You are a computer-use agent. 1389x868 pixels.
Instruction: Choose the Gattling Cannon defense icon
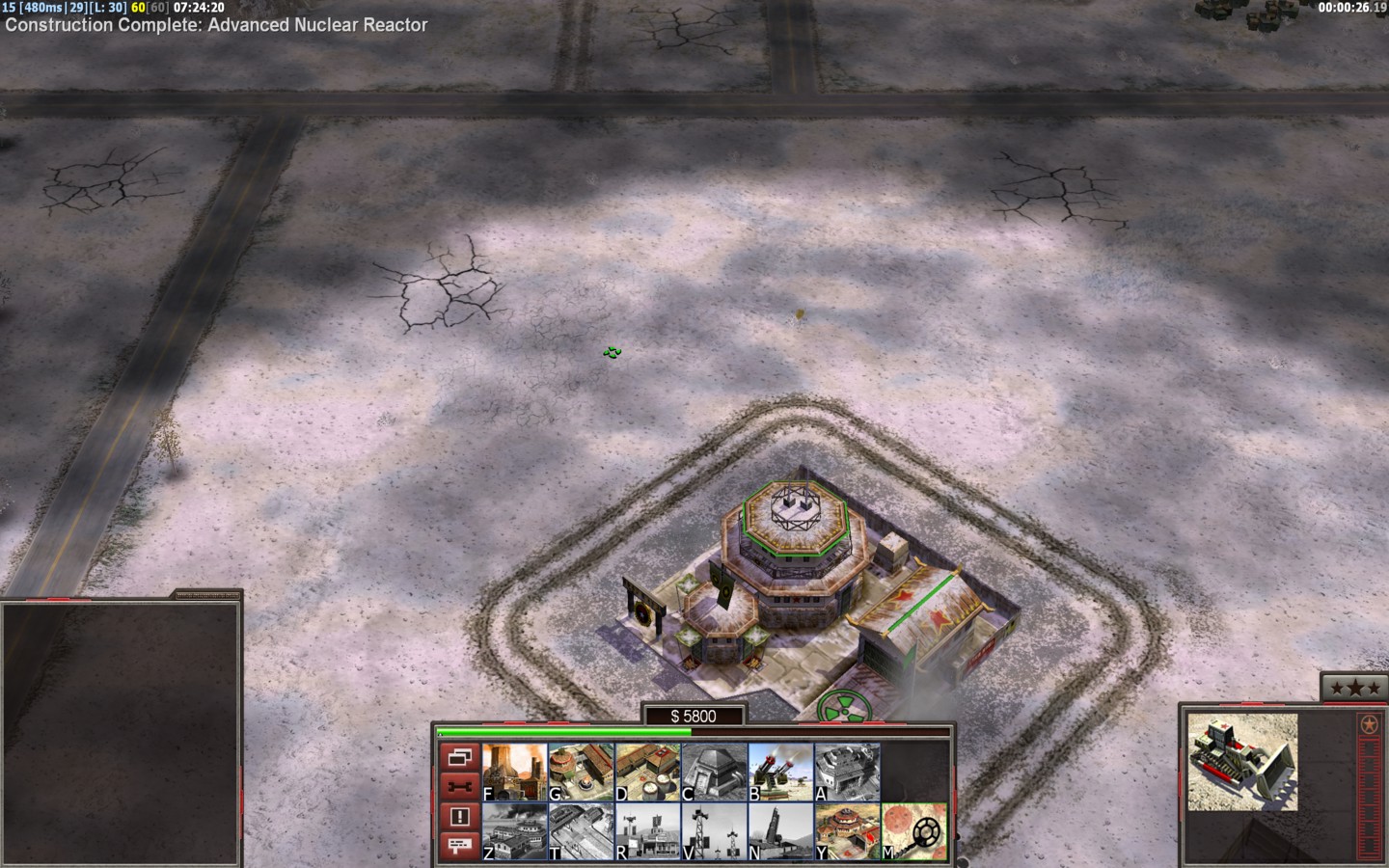coord(780,772)
